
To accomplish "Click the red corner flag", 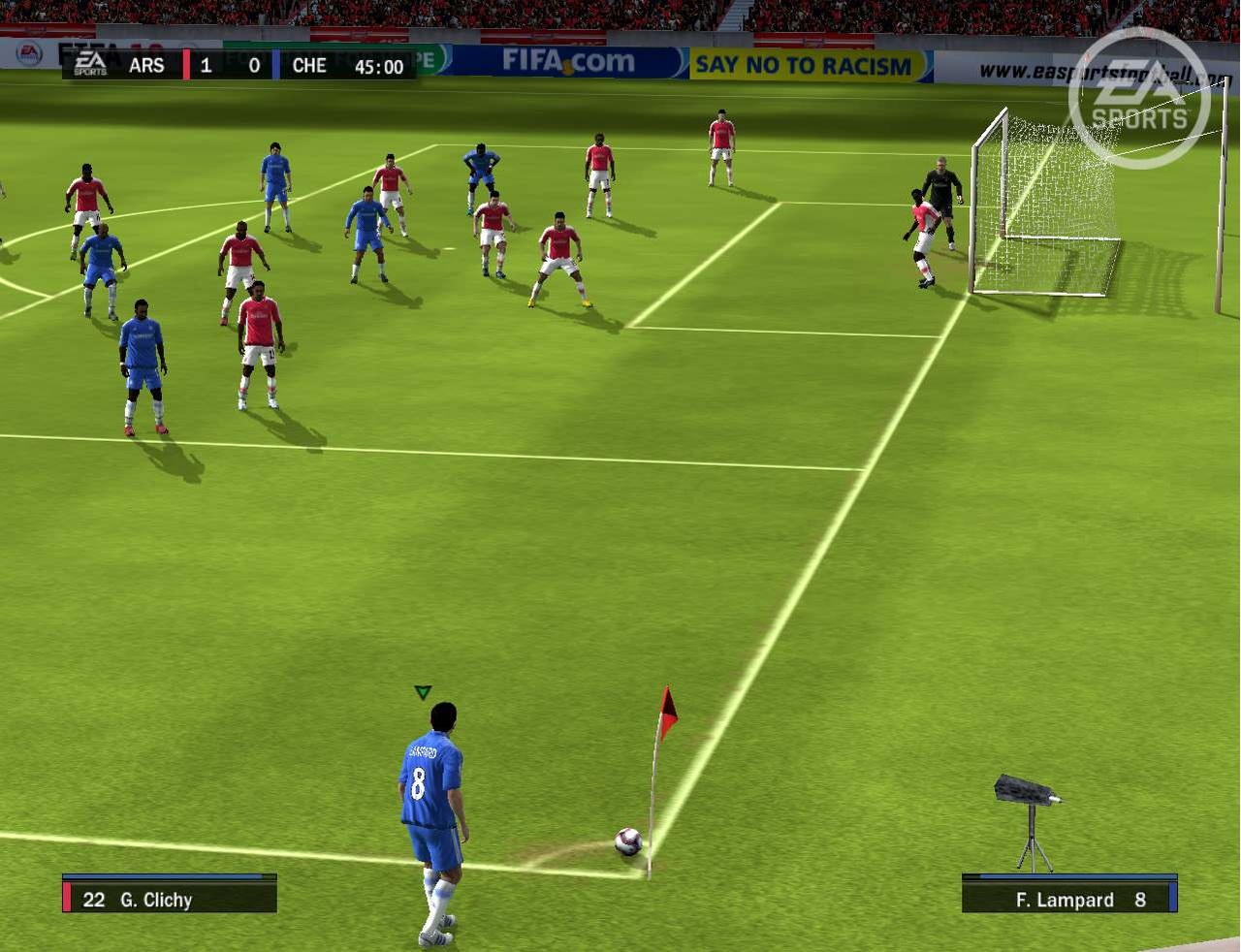I will [x=666, y=710].
